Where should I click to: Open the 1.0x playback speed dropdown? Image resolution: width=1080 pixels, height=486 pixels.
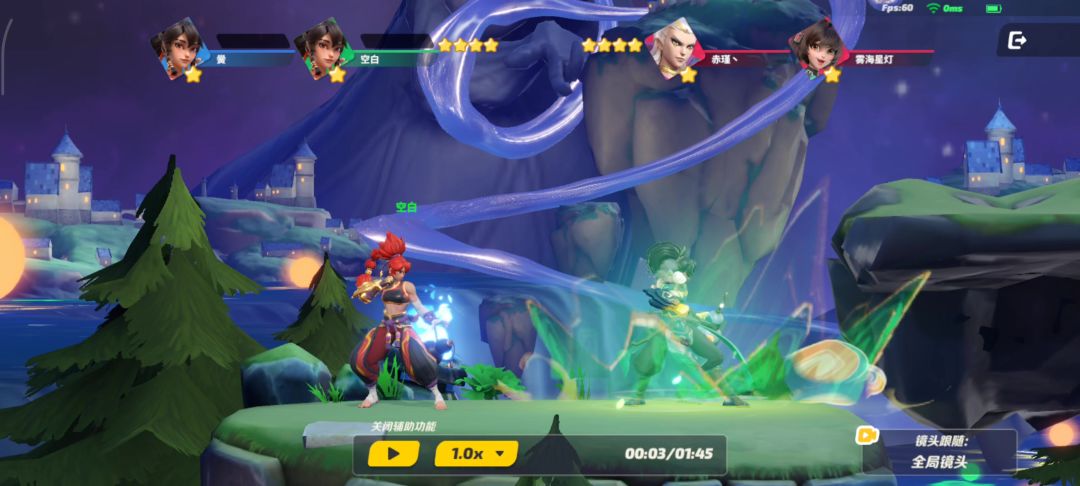point(476,454)
